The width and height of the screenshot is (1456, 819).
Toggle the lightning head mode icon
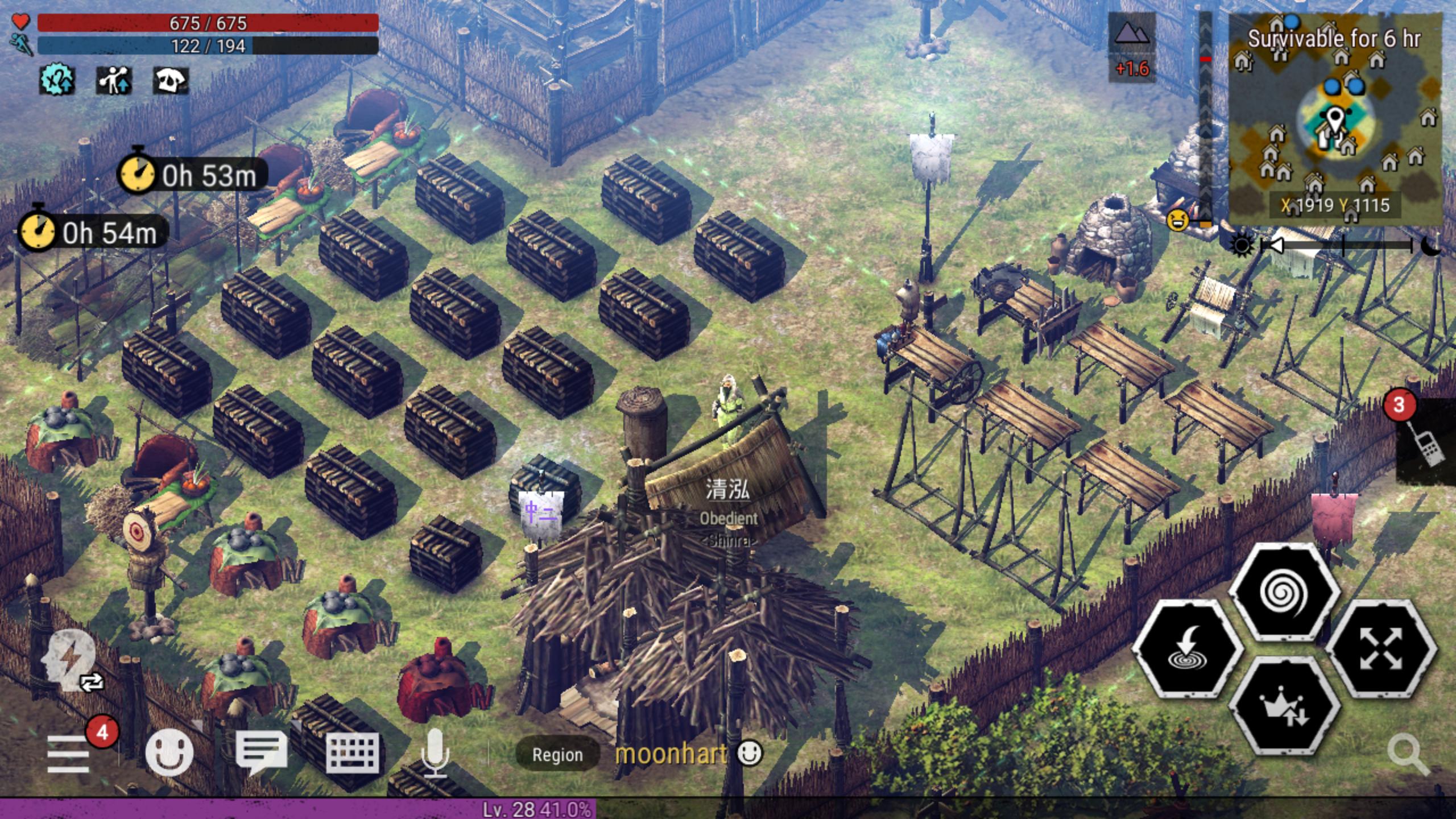[x=71, y=661]
